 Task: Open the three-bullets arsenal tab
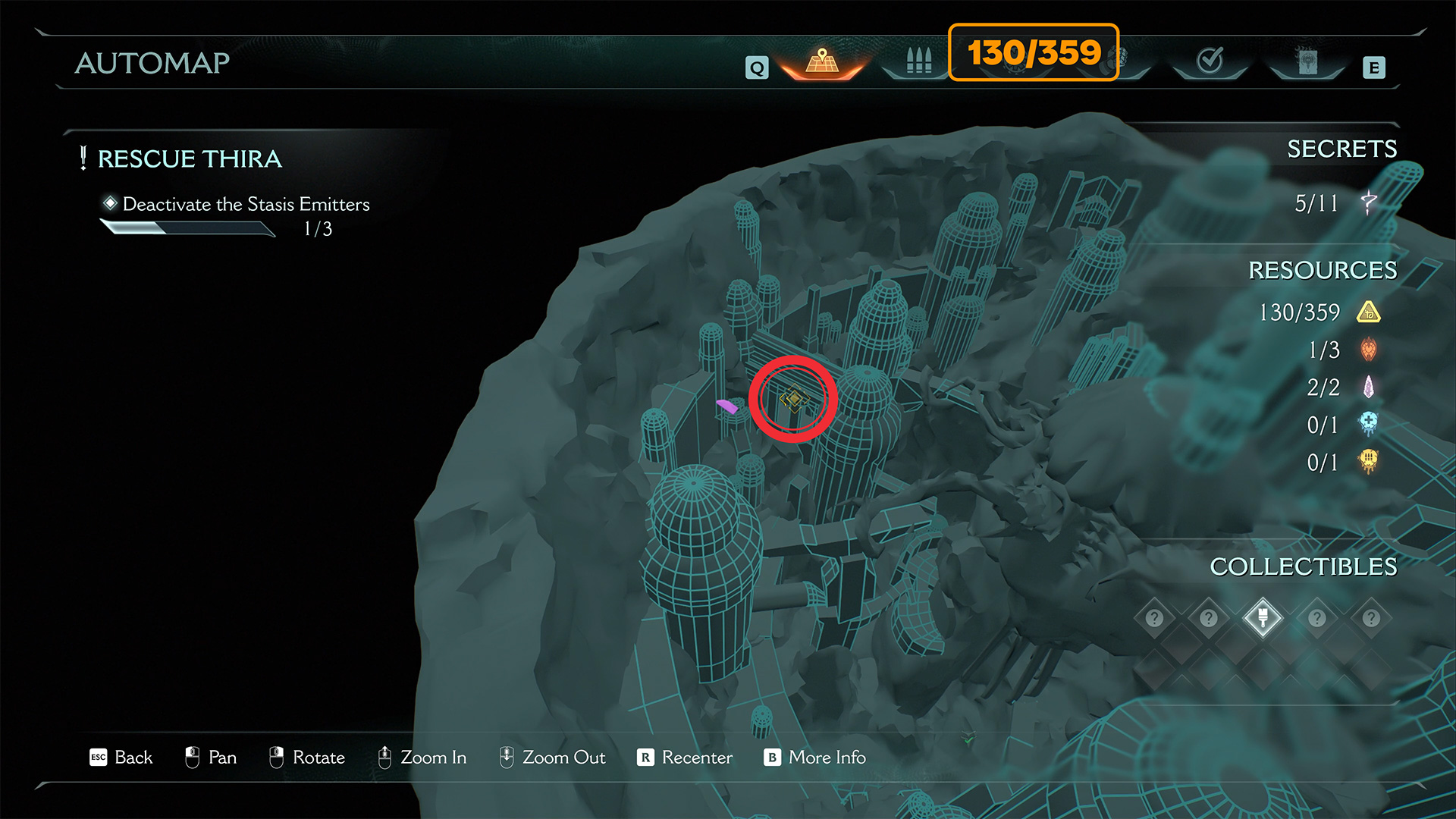tap(918, 61)
